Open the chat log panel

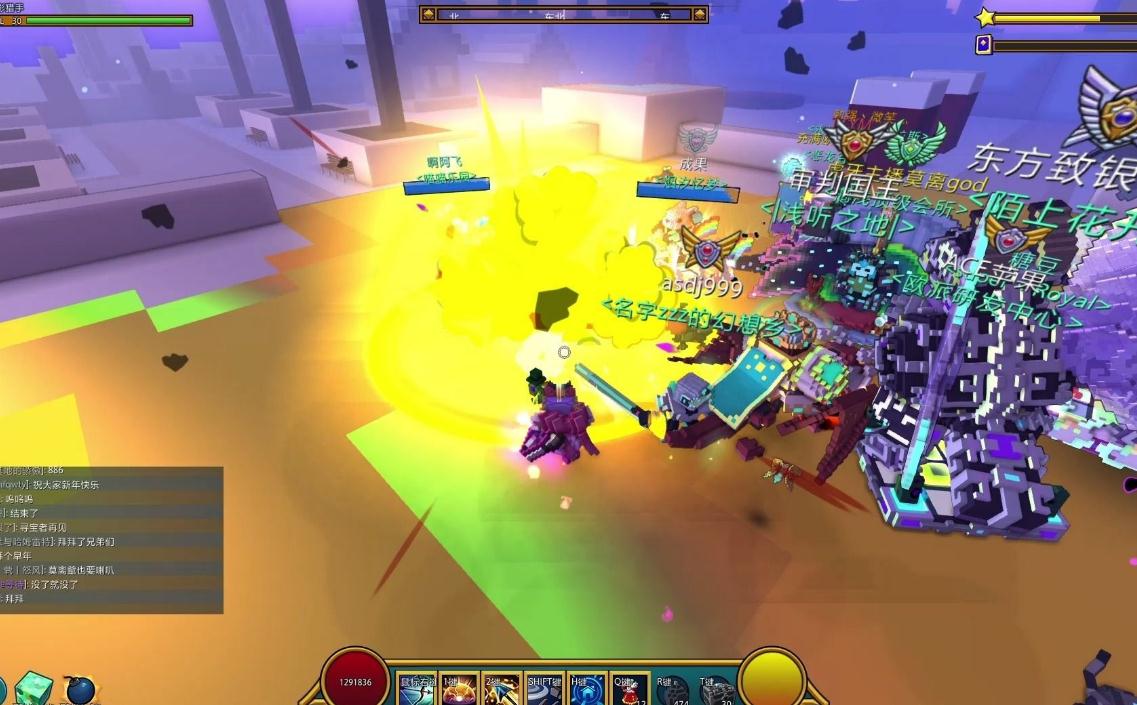click(110, 539)
